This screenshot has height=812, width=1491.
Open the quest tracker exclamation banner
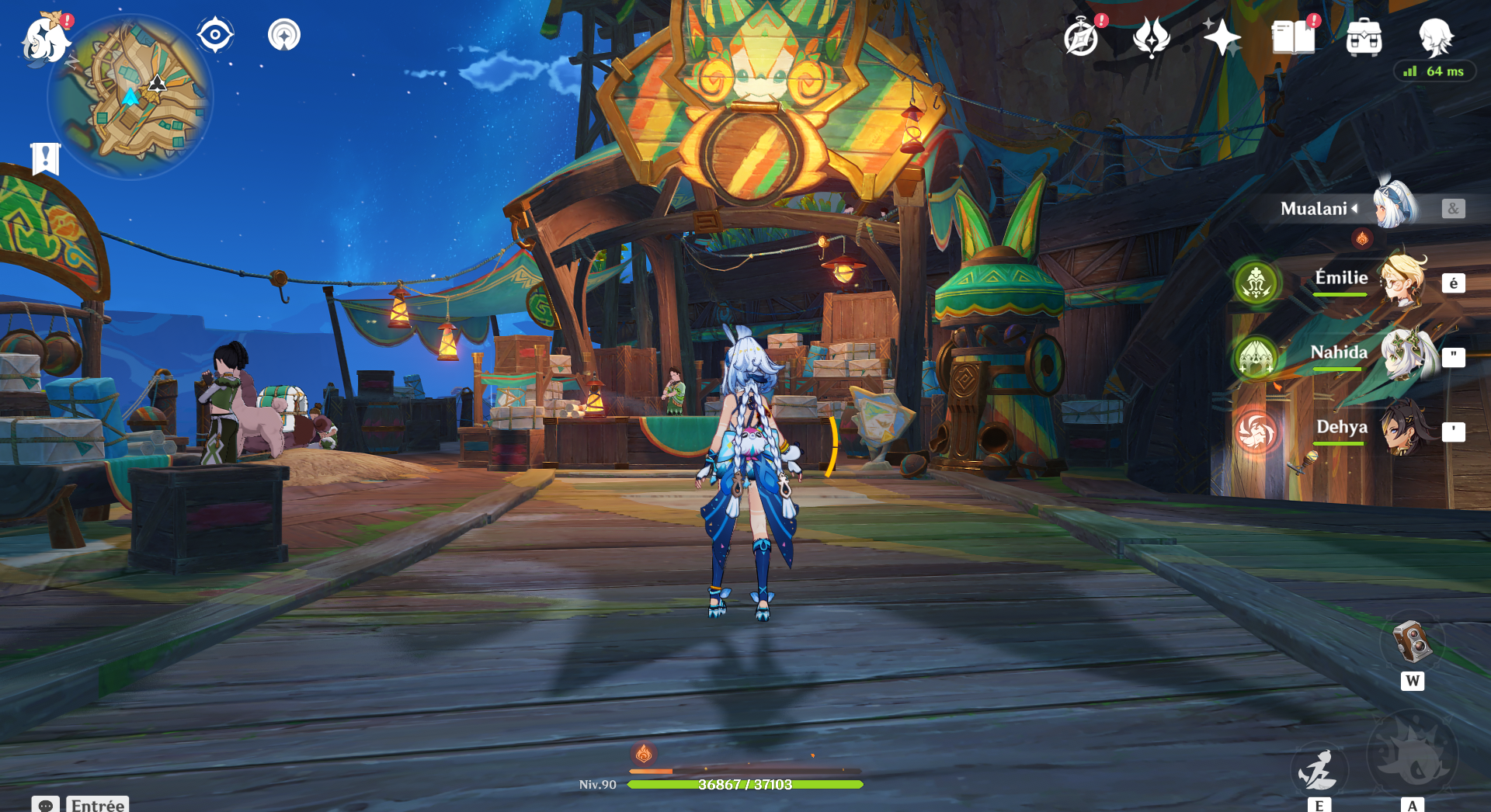pos(45,158)
